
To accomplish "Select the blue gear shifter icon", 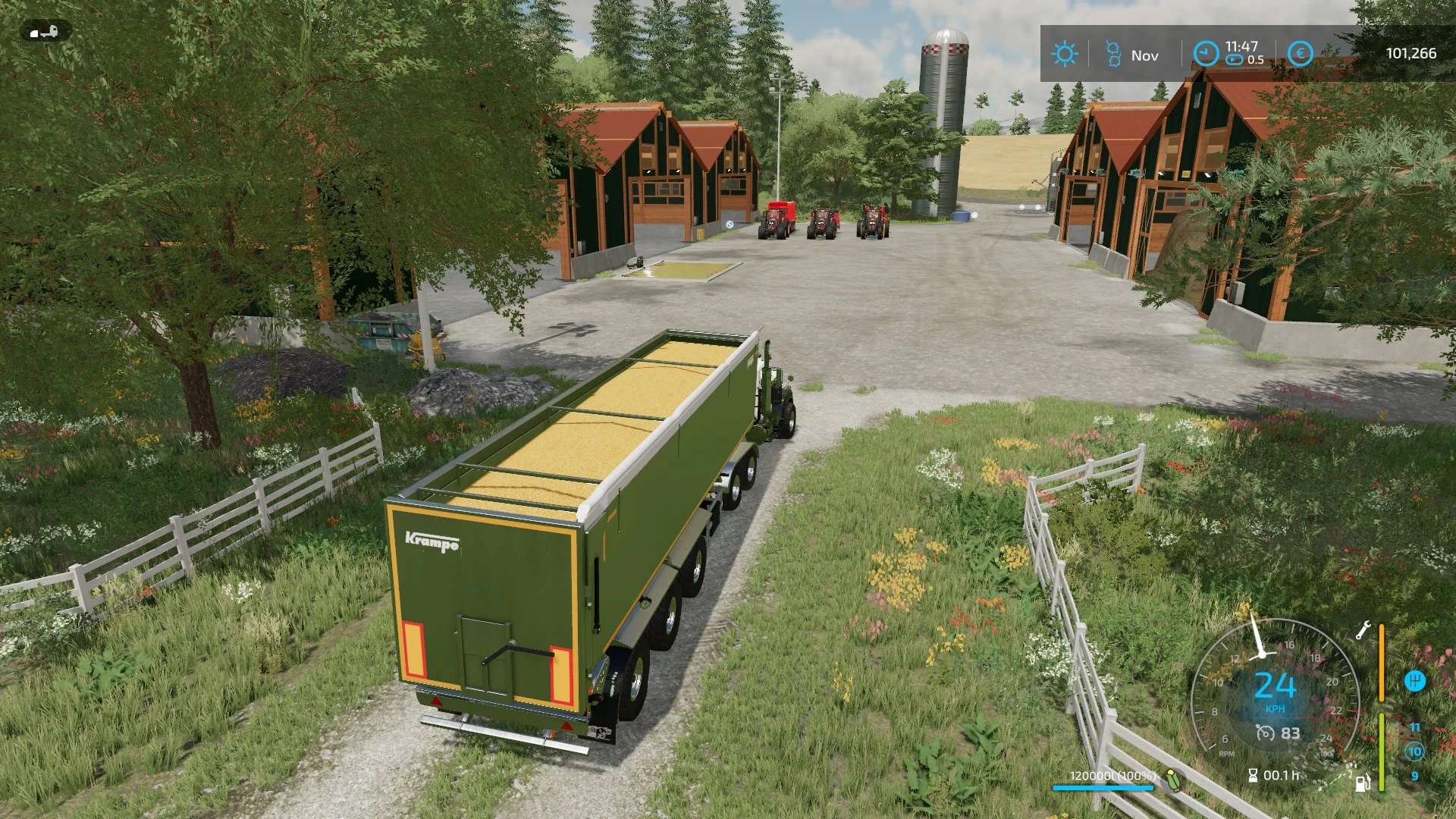I will (x=1414, y=680).
